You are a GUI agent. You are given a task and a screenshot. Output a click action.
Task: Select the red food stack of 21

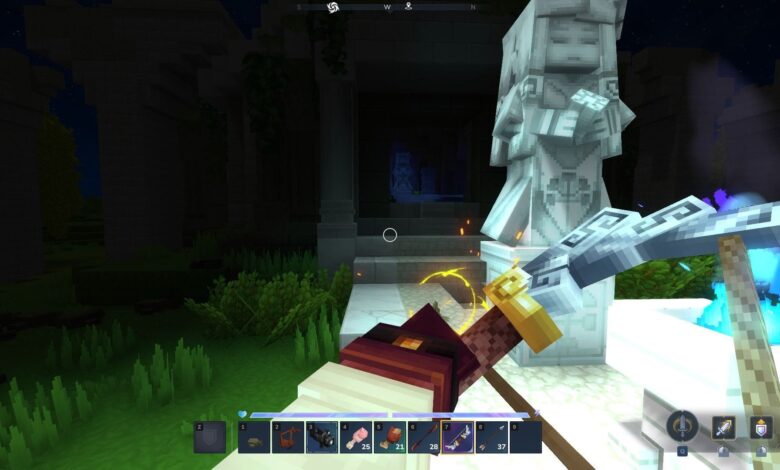click(390, 437)
